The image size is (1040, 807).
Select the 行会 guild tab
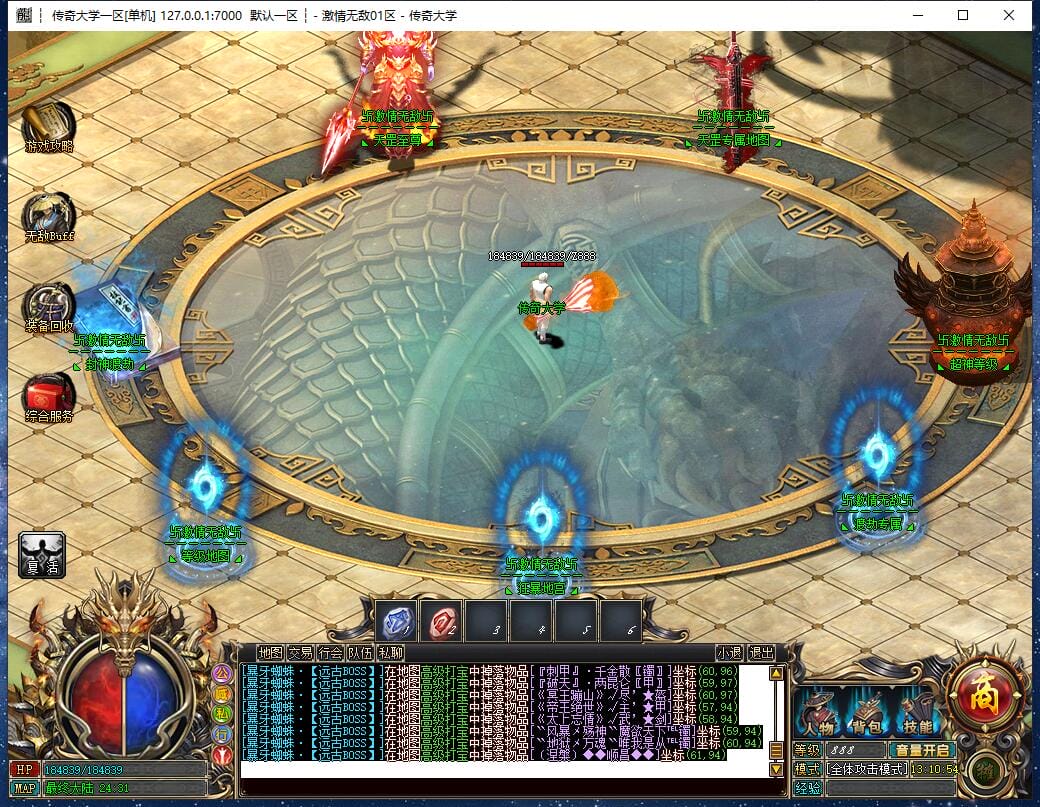(x=330, y=653)
